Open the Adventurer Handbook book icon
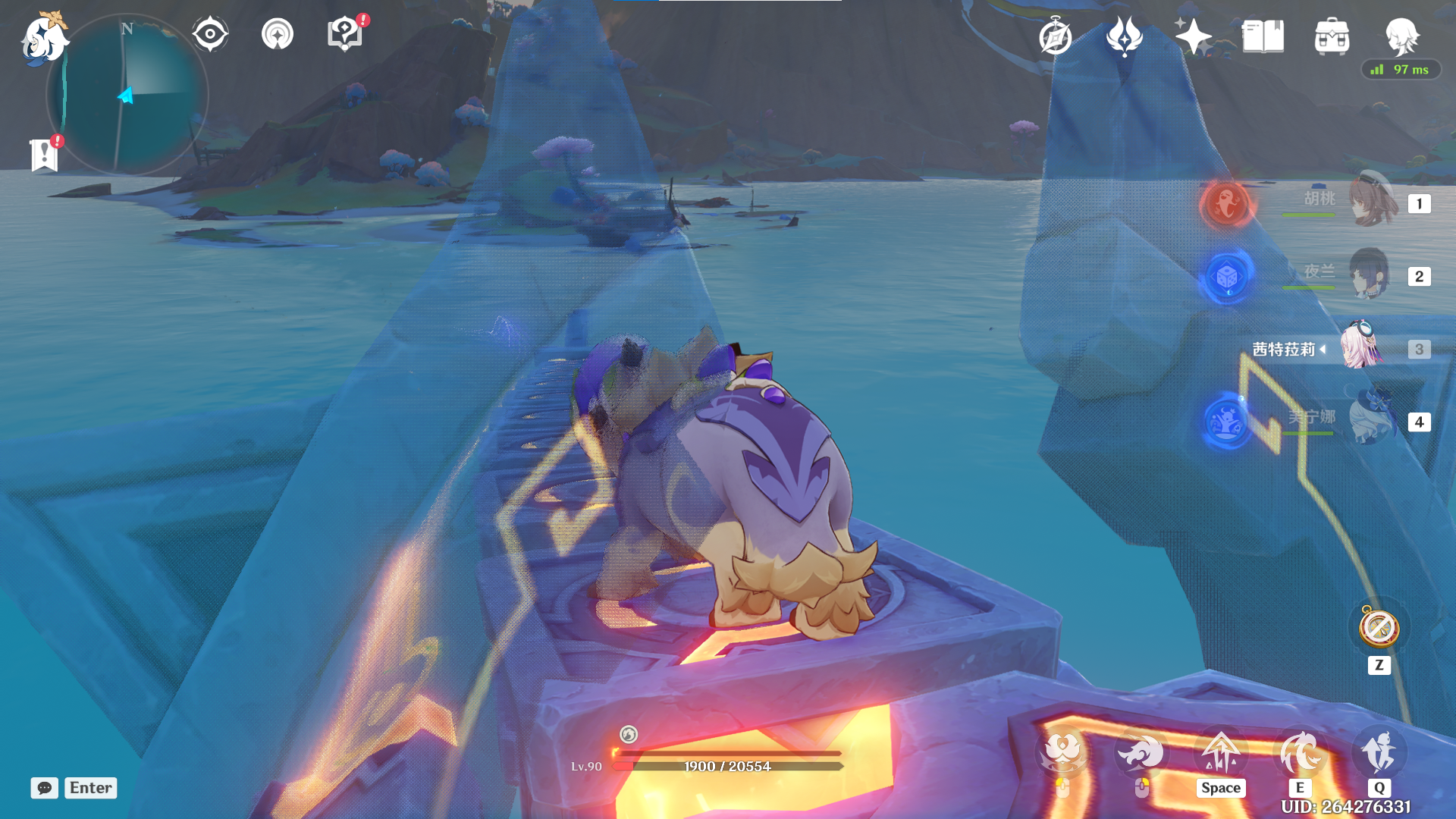The width and height of the screenshot is (1456, 819). 1263,36
